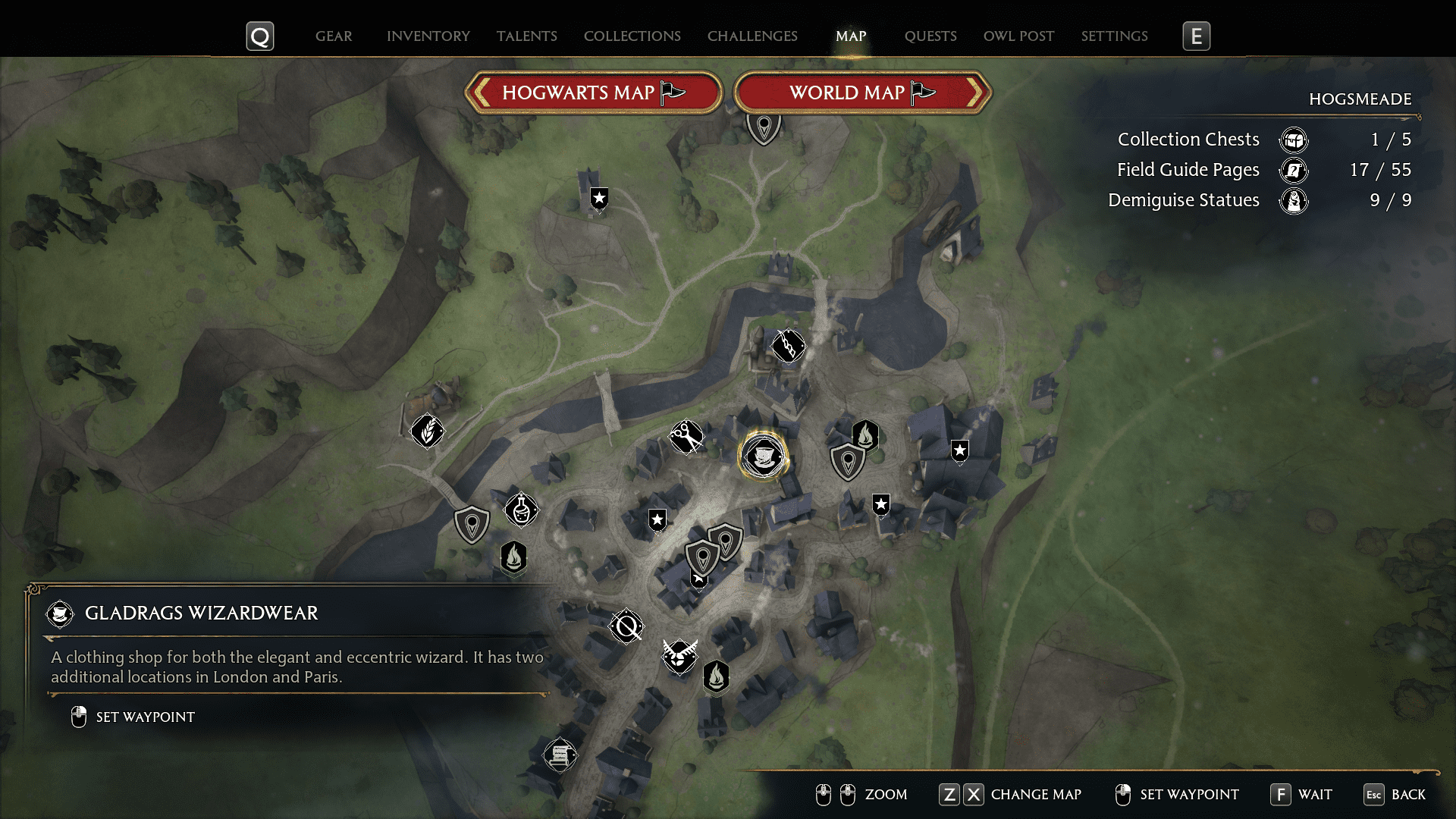This screenshot has height=819, width=1456.
Task: Switch to the Hogwarts Map
Action: pyautogui.click(x=593, y=93)
